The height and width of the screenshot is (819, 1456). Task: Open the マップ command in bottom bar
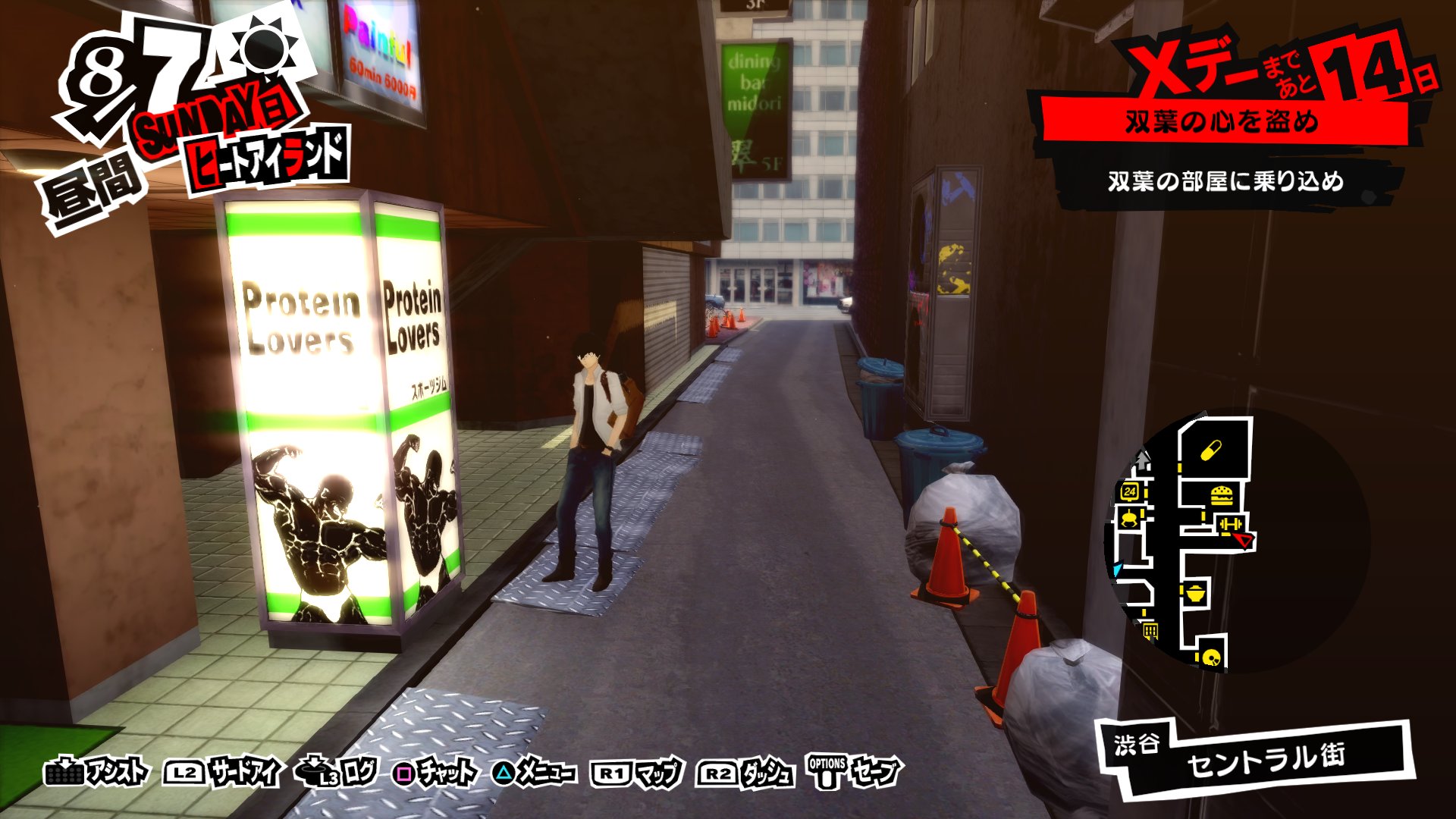637,773
